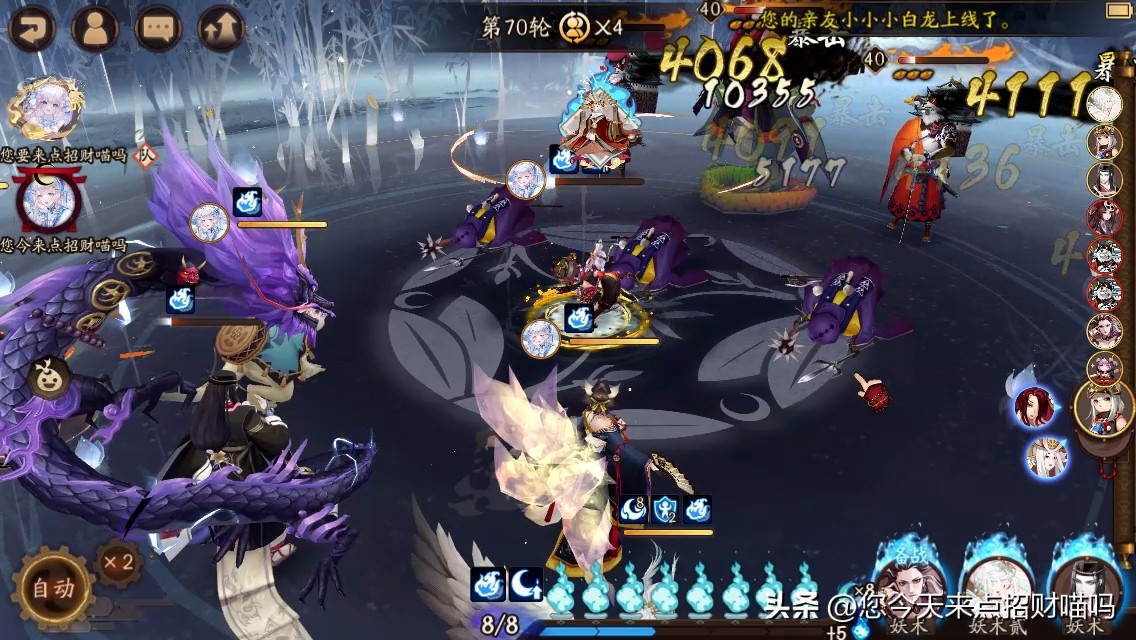
Task: Open the large active-unit portrait in turn order
Action: click(x=1103, y=408)
